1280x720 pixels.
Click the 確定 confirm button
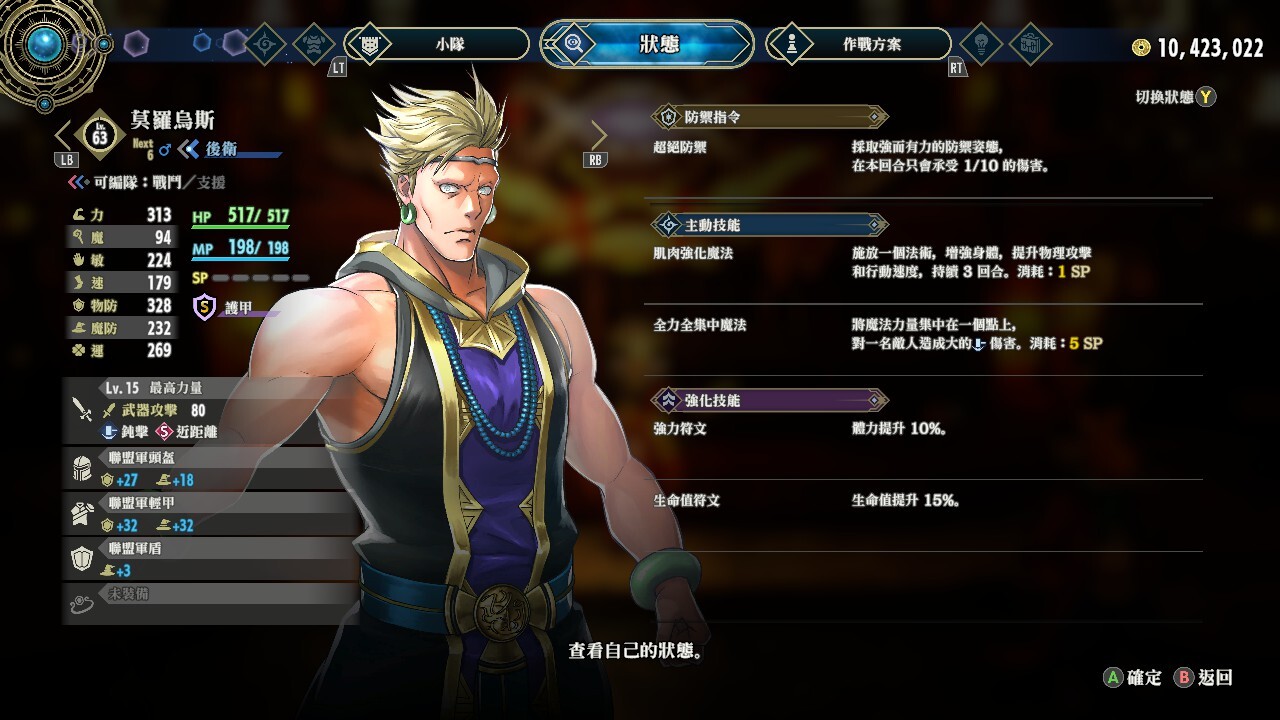click(1133, 678)
